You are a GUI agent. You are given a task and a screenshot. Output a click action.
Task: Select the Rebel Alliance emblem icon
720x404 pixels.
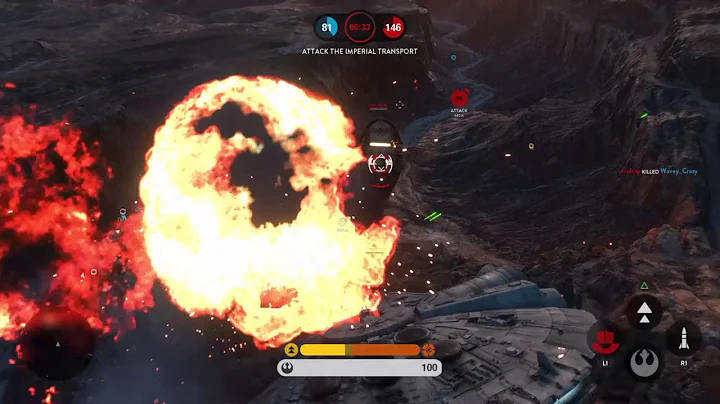pos(644,361)
